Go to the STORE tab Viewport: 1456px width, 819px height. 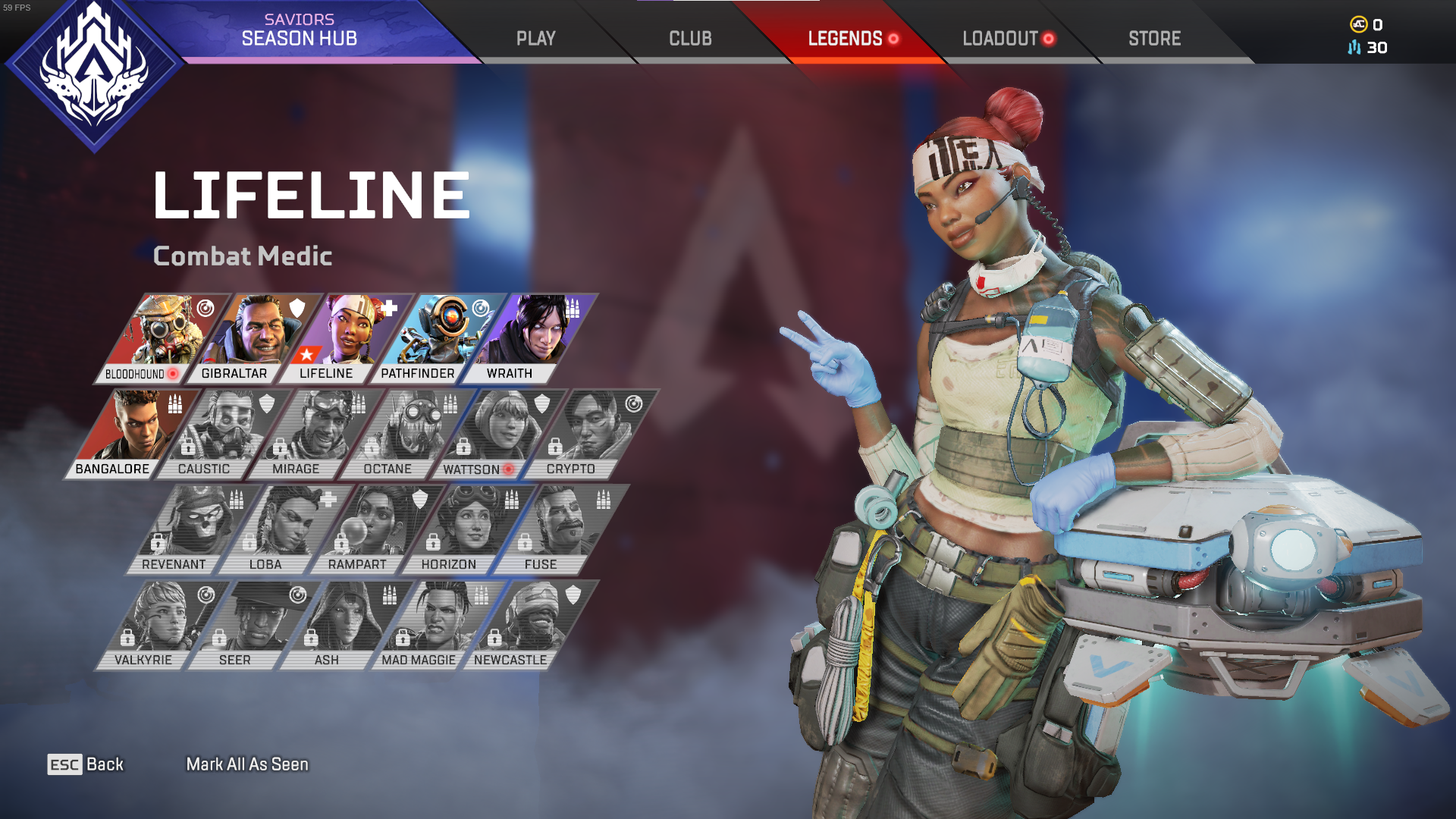[1153, 38]
